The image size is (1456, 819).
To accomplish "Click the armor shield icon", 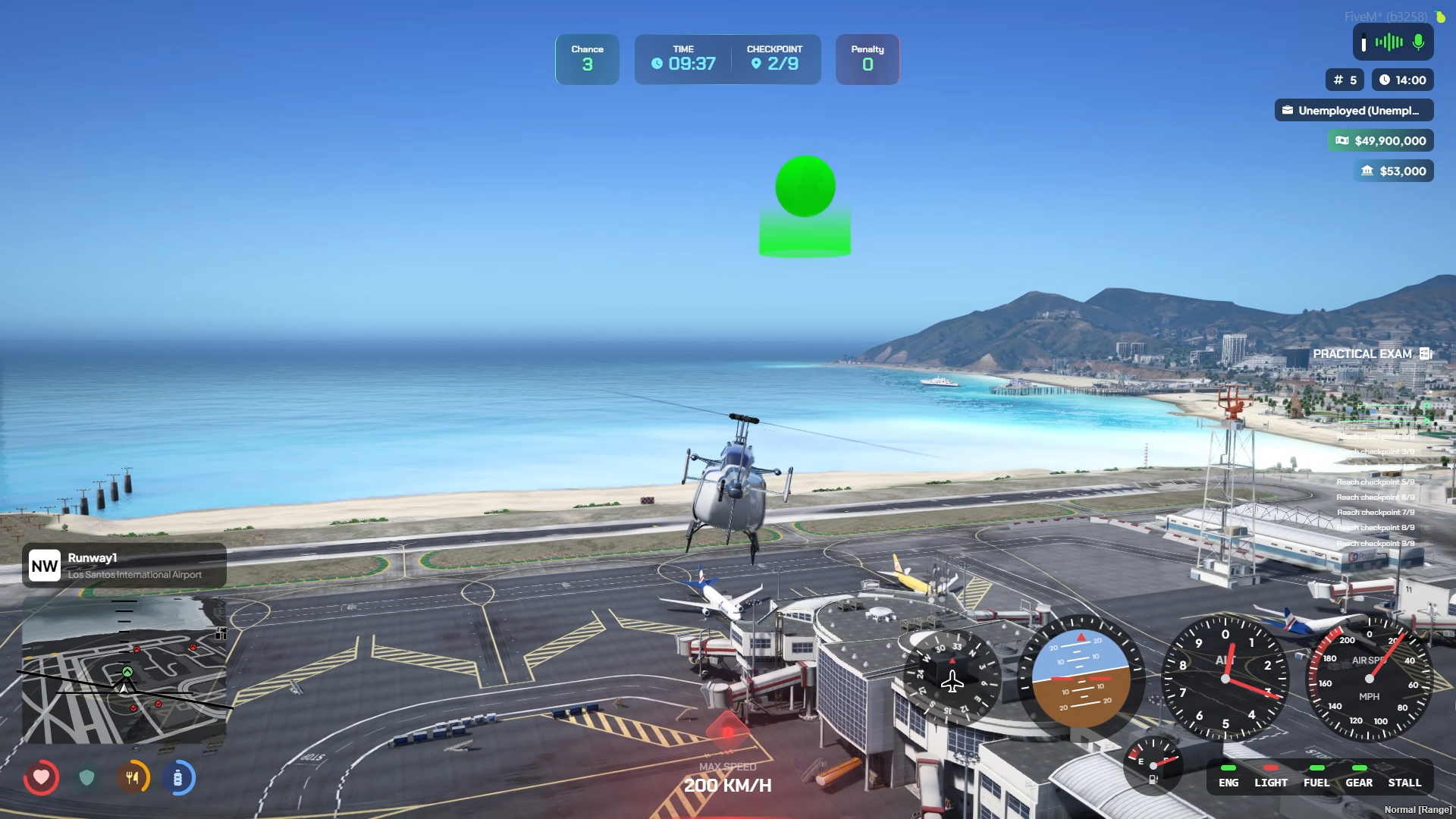I will pos(86,777).
